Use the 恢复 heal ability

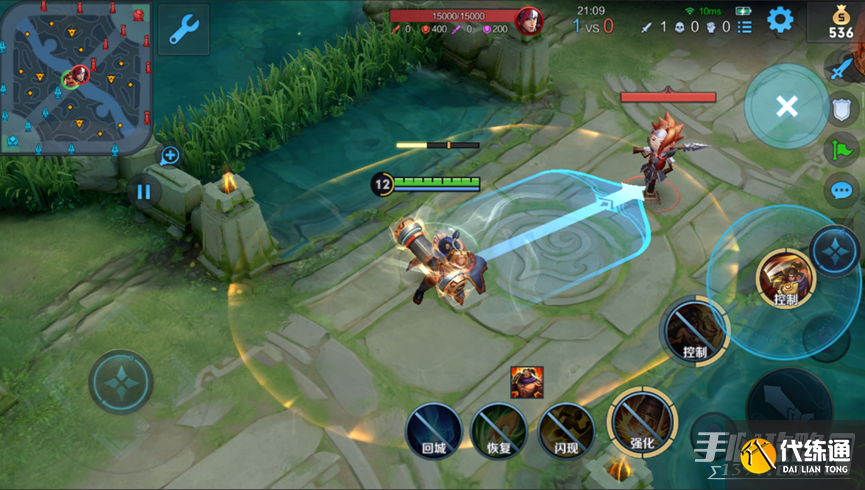[498, 431]
